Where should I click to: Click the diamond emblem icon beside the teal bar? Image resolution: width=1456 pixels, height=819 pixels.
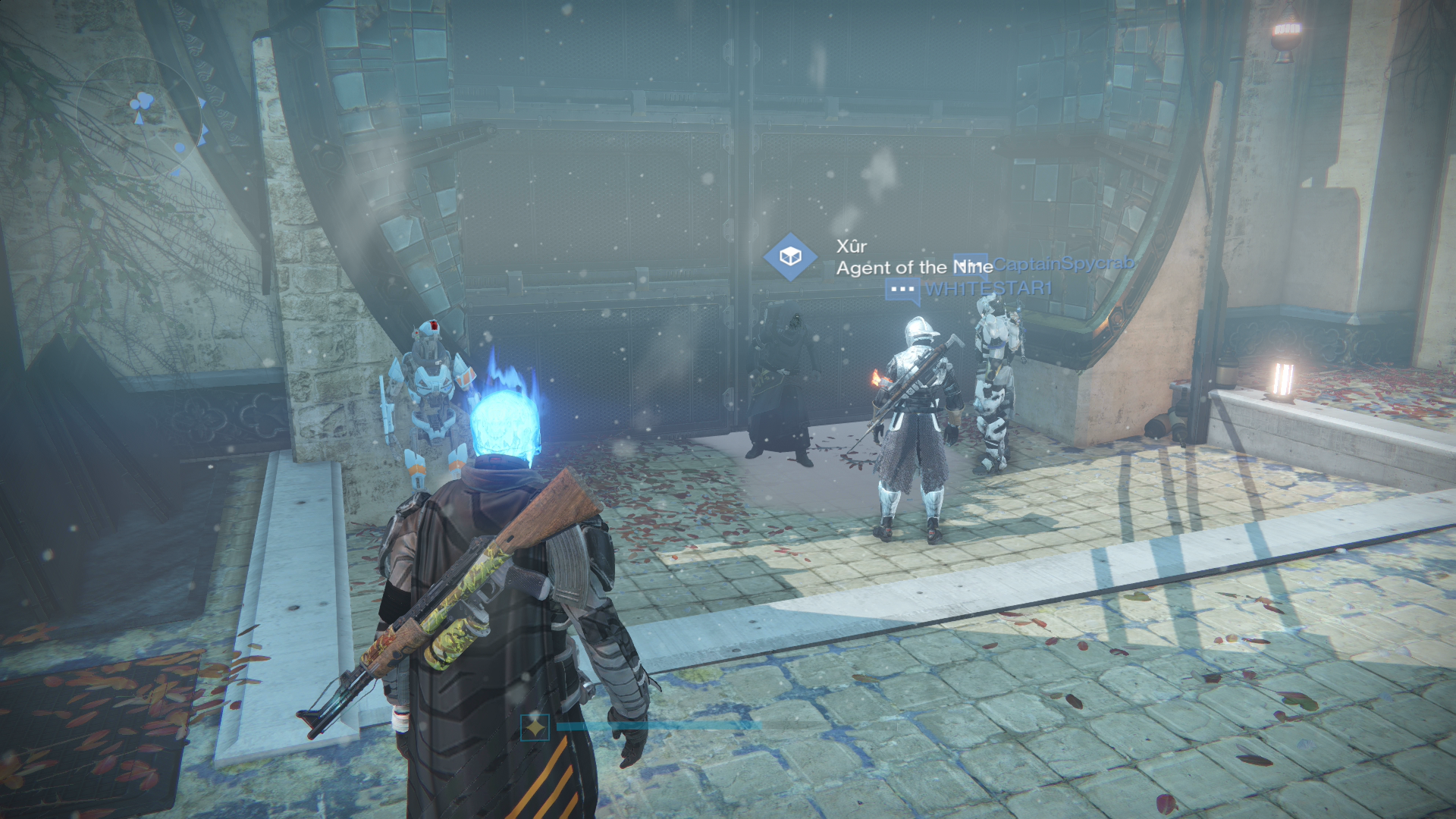[535, 727]
